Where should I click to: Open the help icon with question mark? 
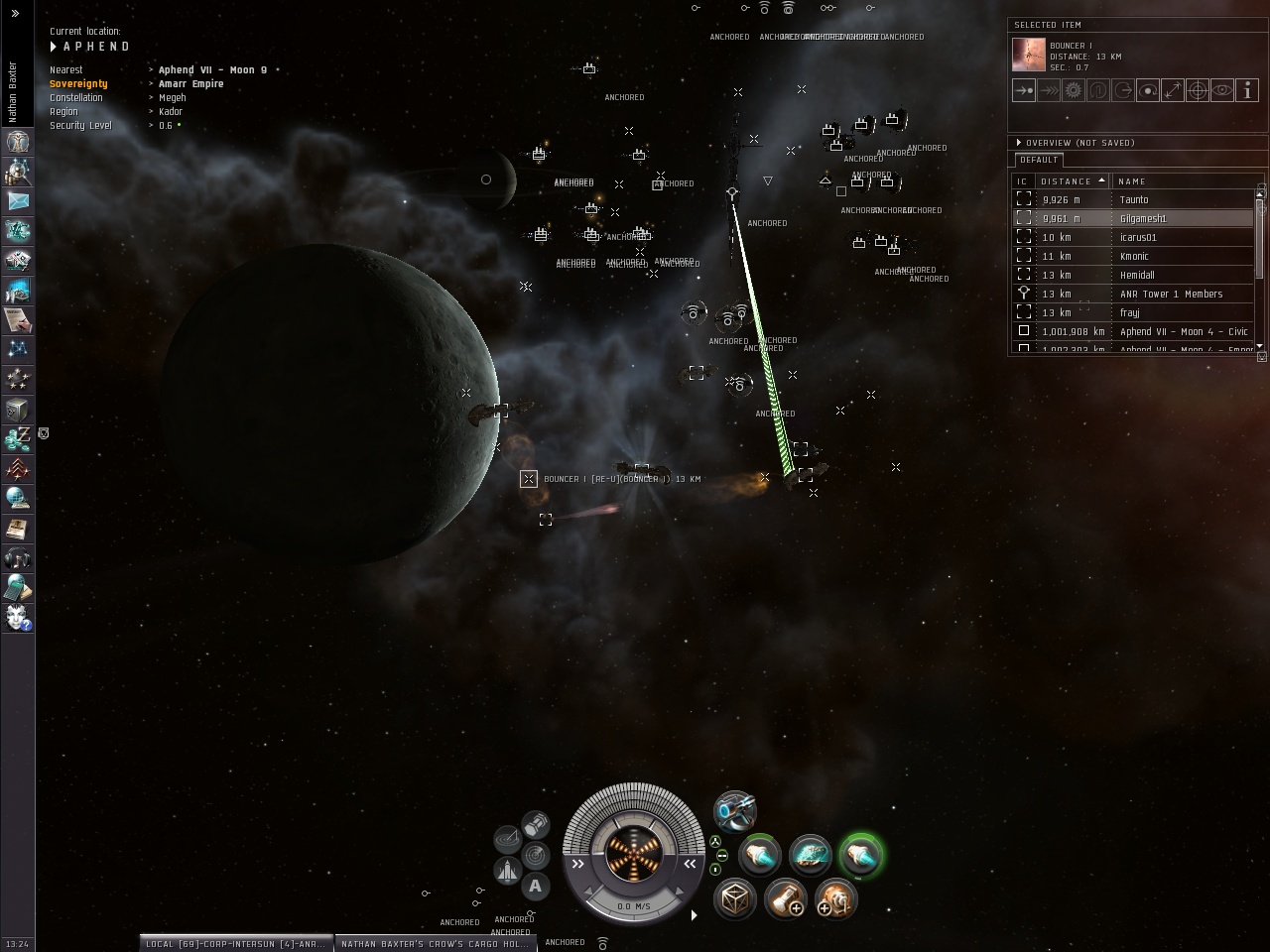(18, 618)
